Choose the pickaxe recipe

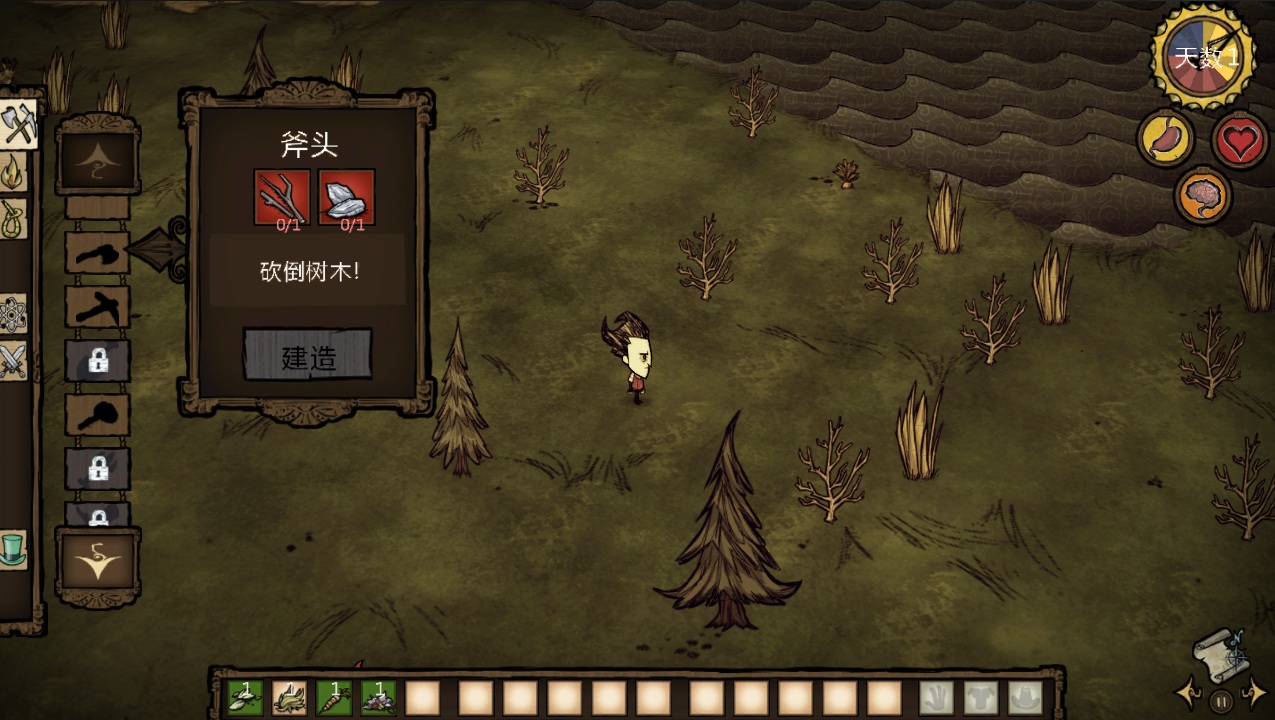tap(97, 308)
